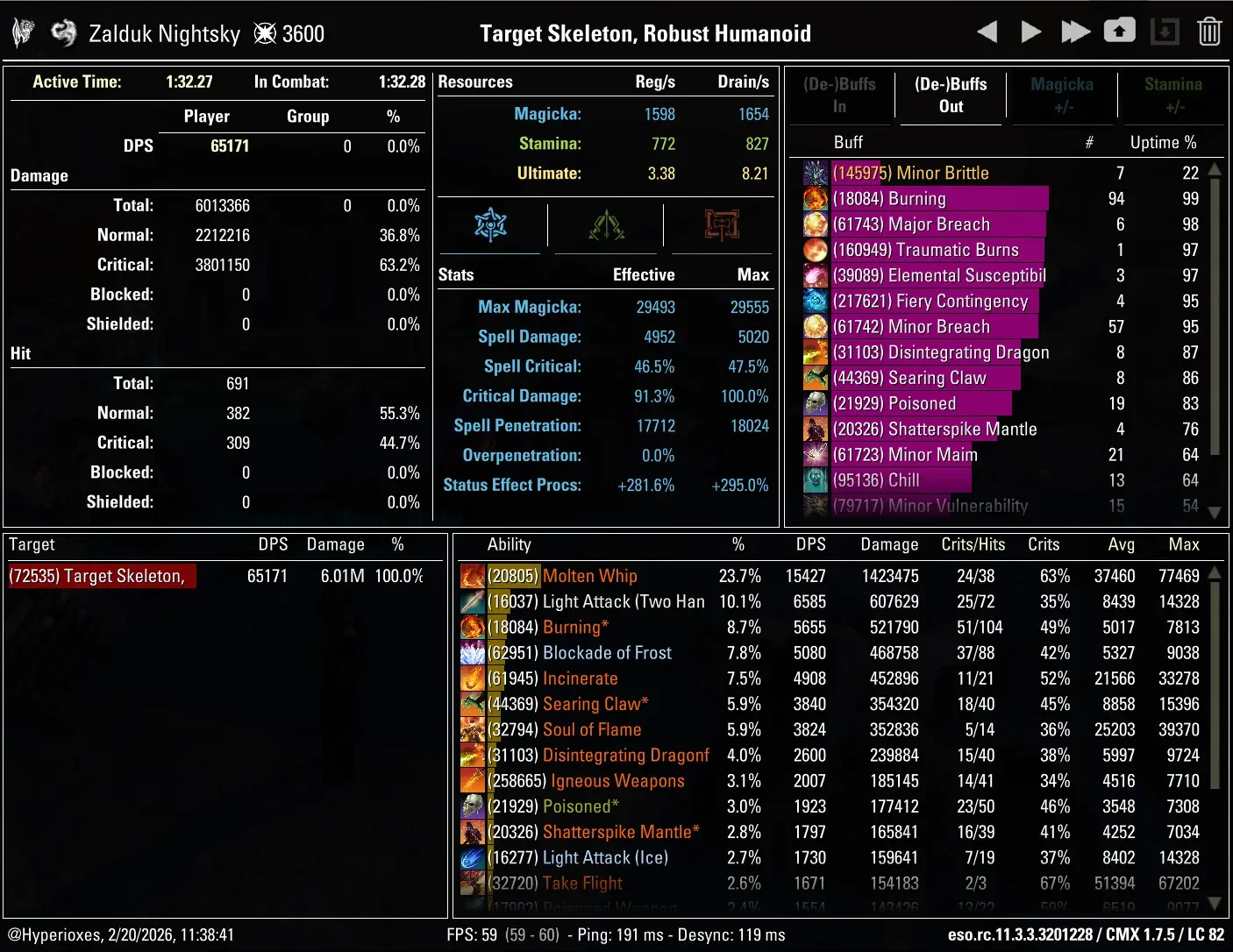Image resolution: width=1233 pixels, height=952 pixels.
Task: Save the fight using the folder icon
Action: pos(1121,31)
